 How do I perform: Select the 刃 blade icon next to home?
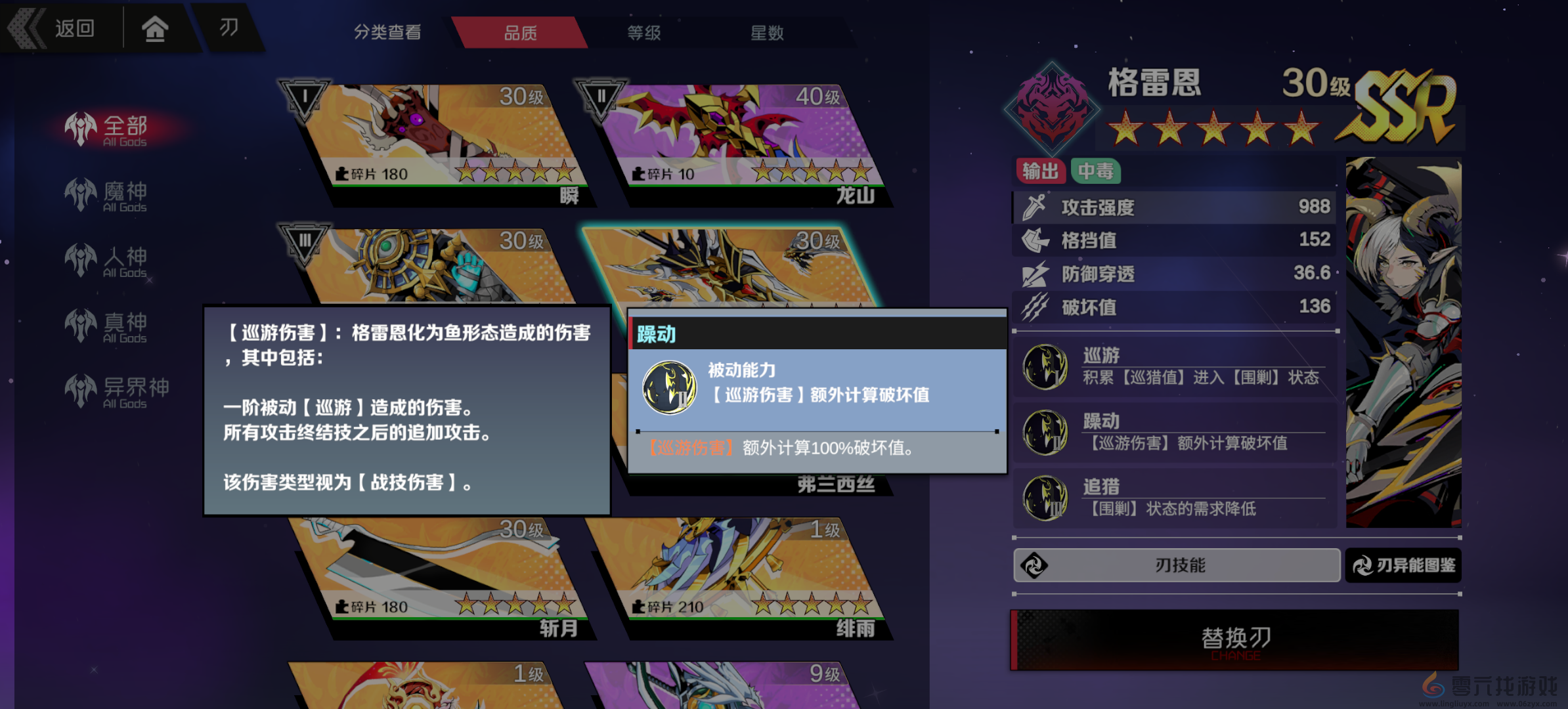[229, 28]
